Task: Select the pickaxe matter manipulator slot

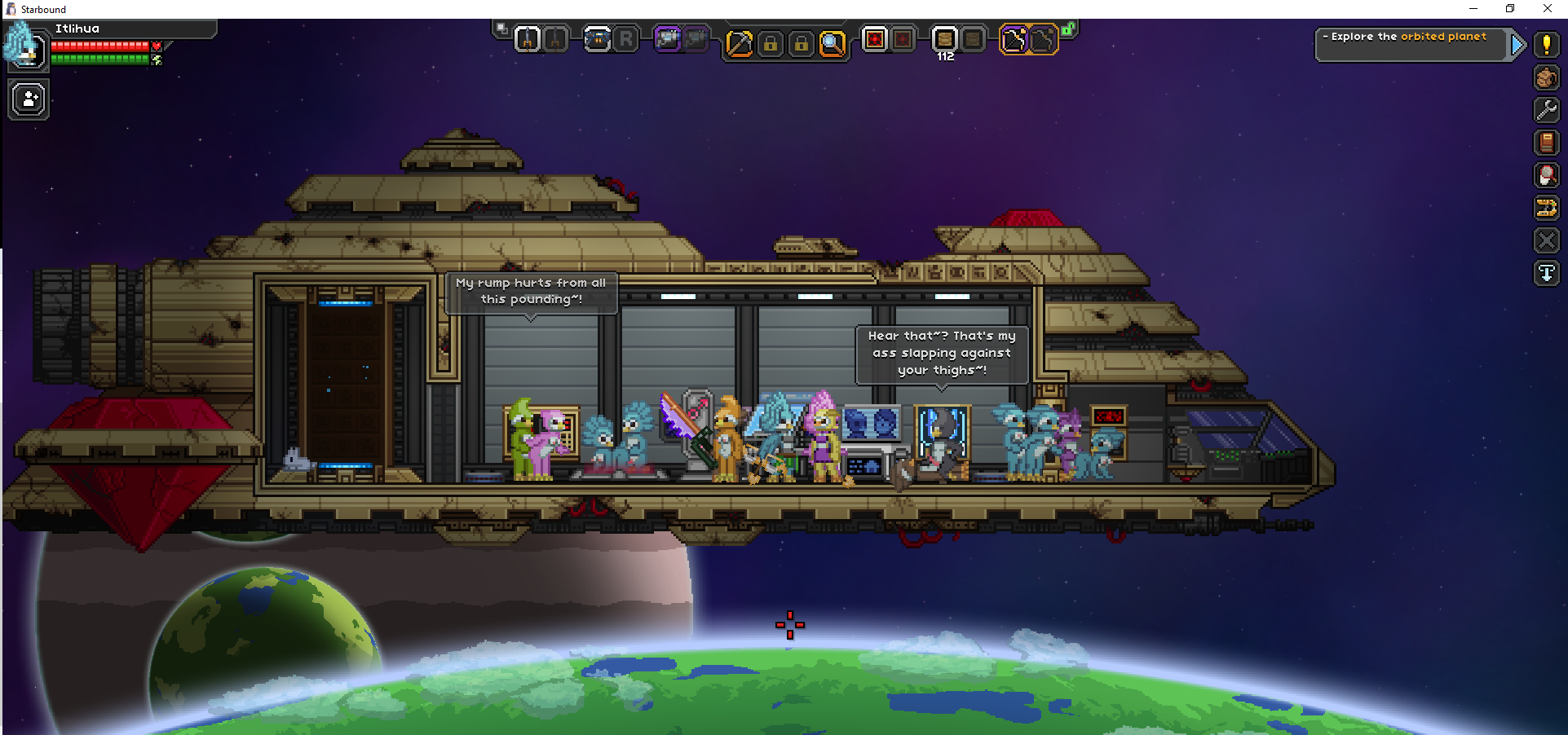Action: point(739,42)
